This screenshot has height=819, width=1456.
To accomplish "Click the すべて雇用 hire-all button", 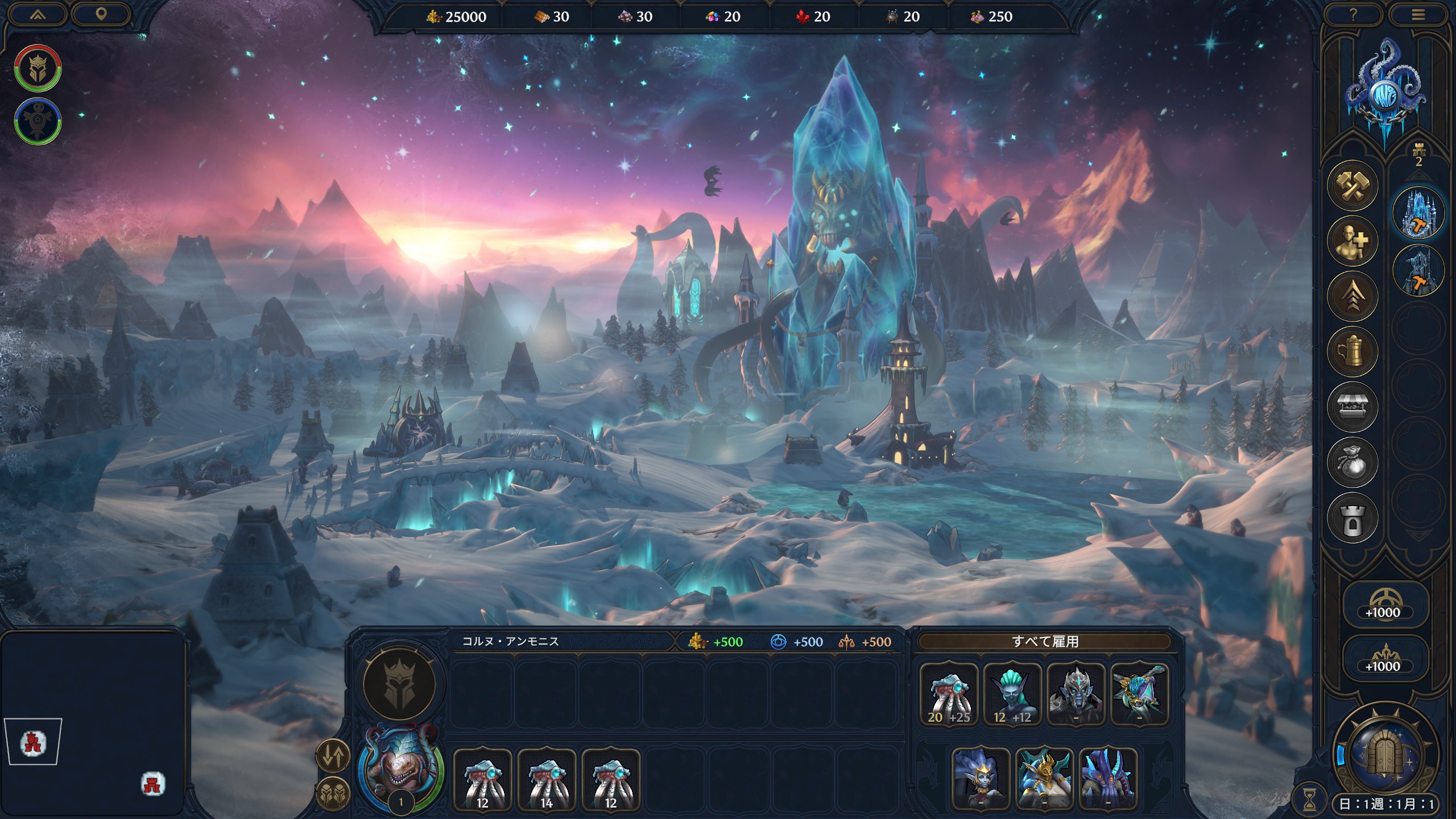I will click(1045, 642).
